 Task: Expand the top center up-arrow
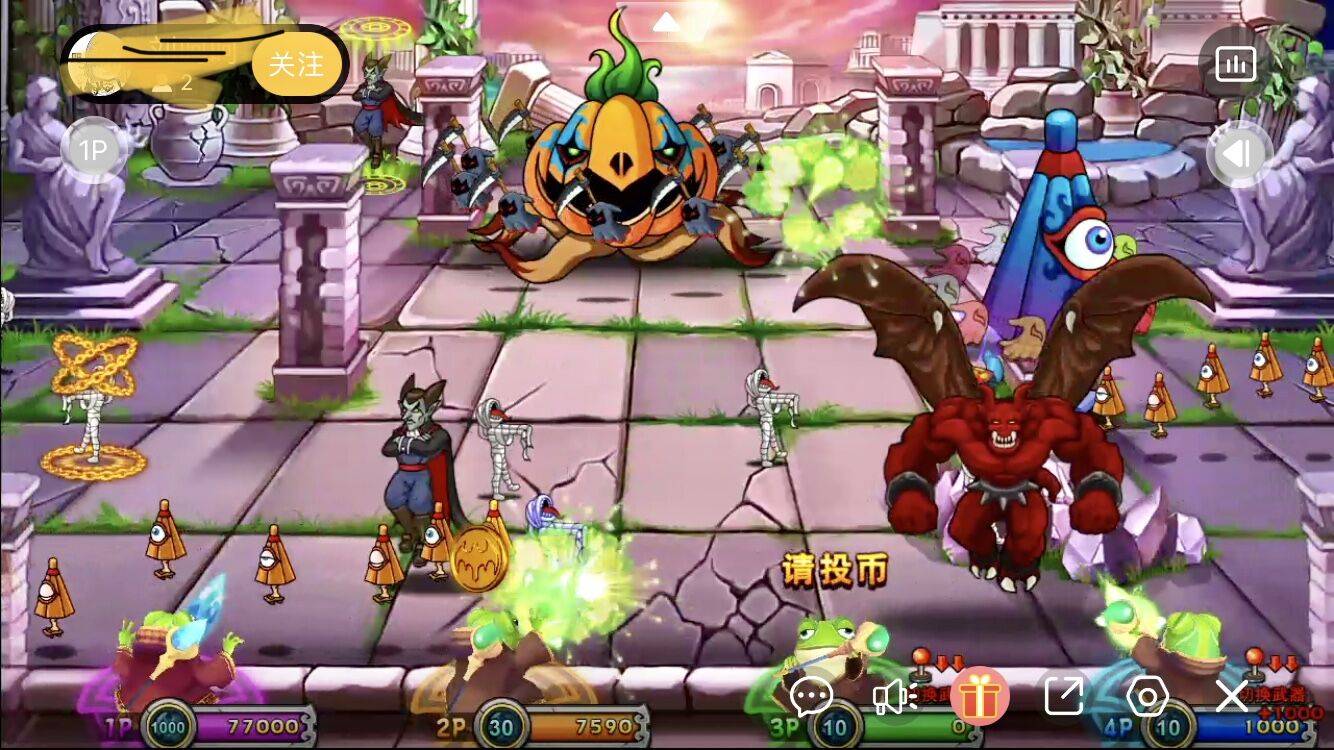(666, 21)
